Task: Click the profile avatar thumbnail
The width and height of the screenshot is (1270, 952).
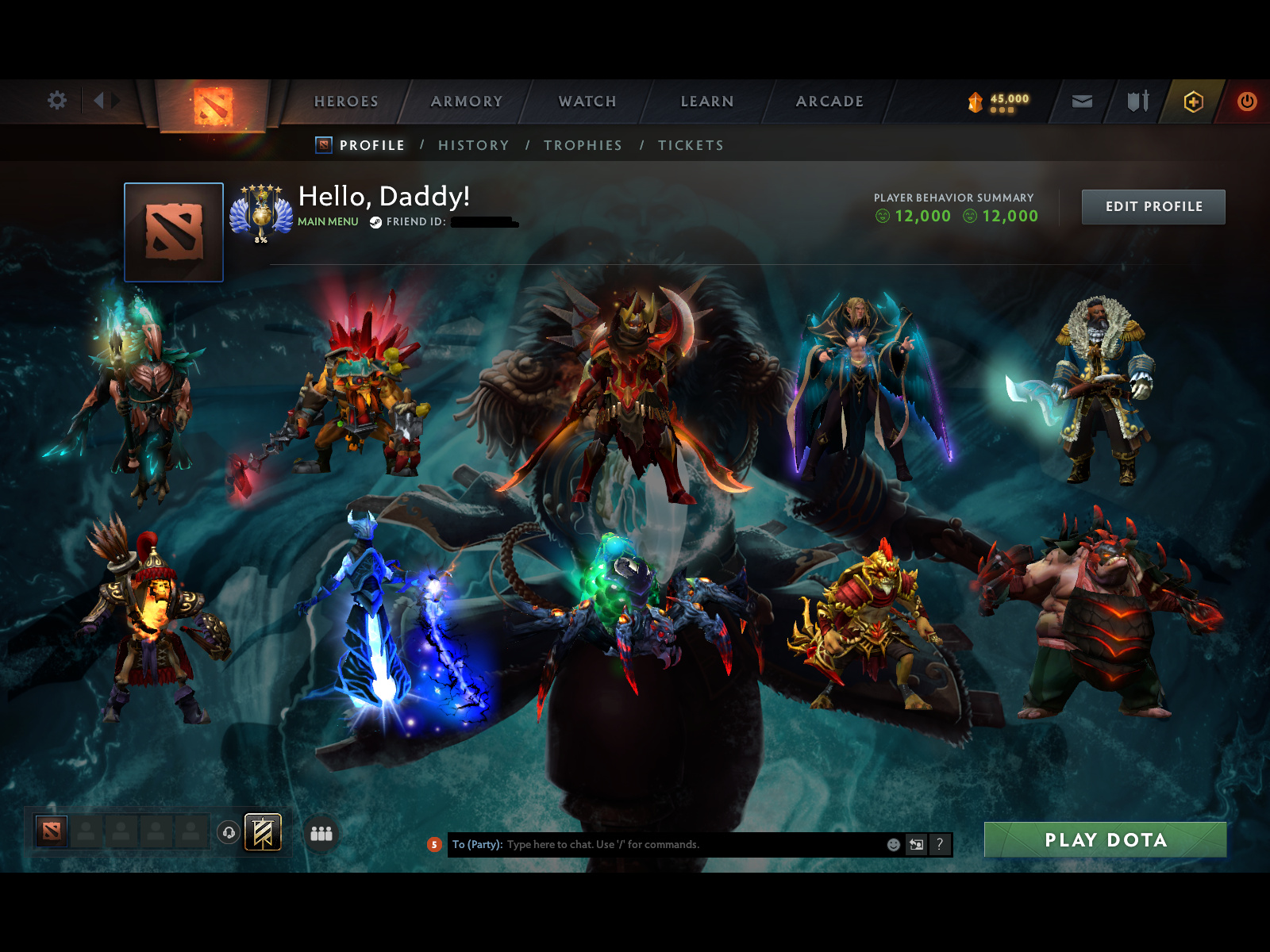Action: click(x=174, y=232)
